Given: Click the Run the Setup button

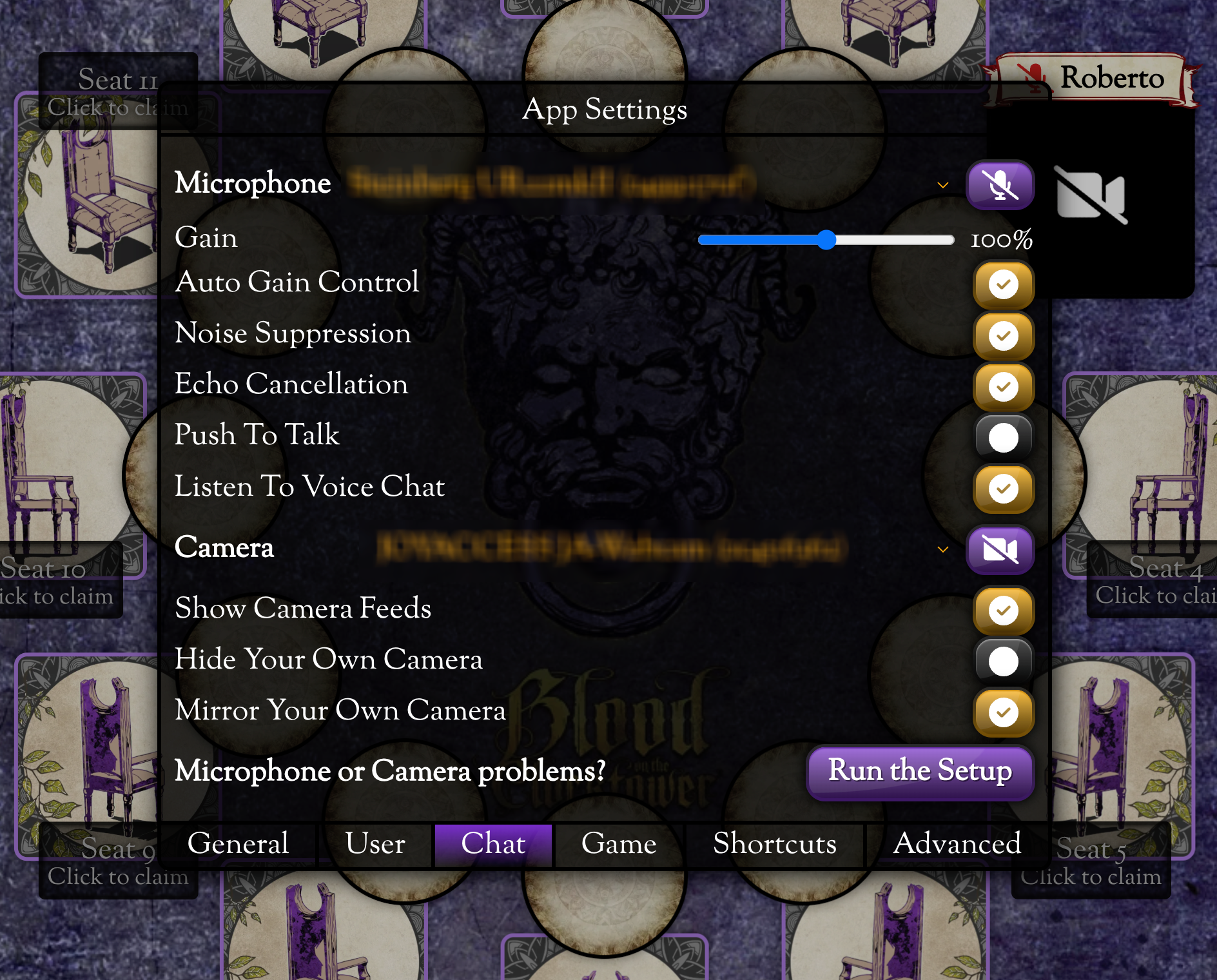Looking at the screenshot, I should coord(920,771).
